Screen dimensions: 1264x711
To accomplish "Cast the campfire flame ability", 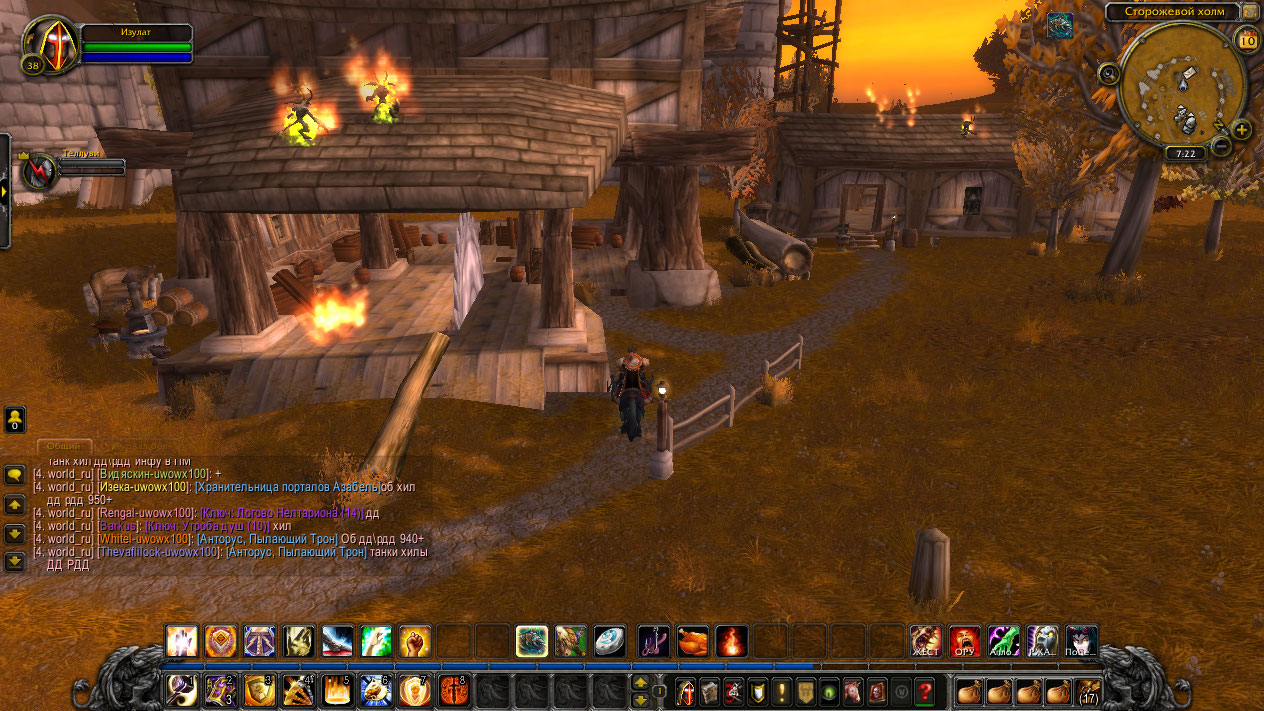I will [731, 641].
